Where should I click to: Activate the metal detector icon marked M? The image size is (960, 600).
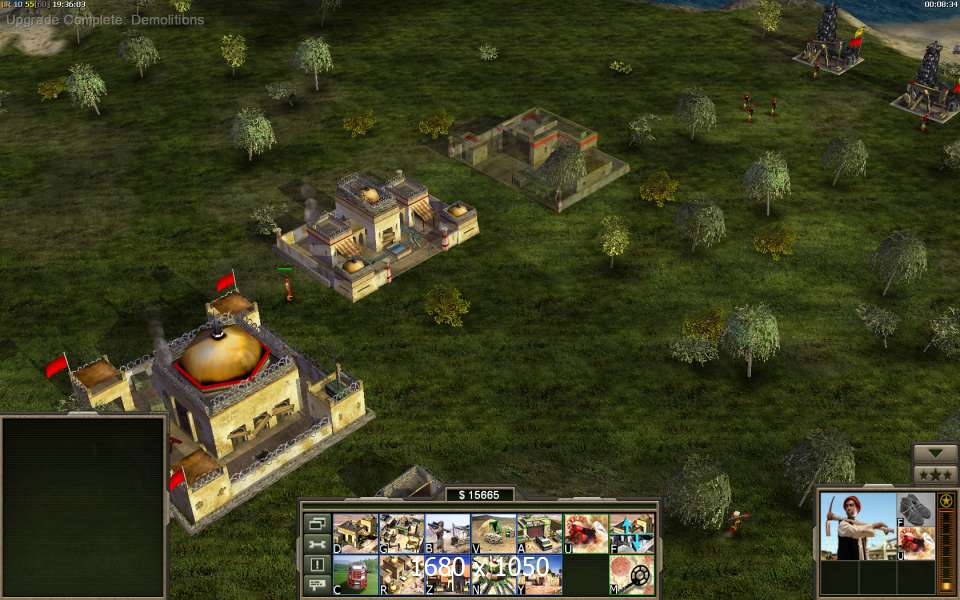tap(631, 575)
